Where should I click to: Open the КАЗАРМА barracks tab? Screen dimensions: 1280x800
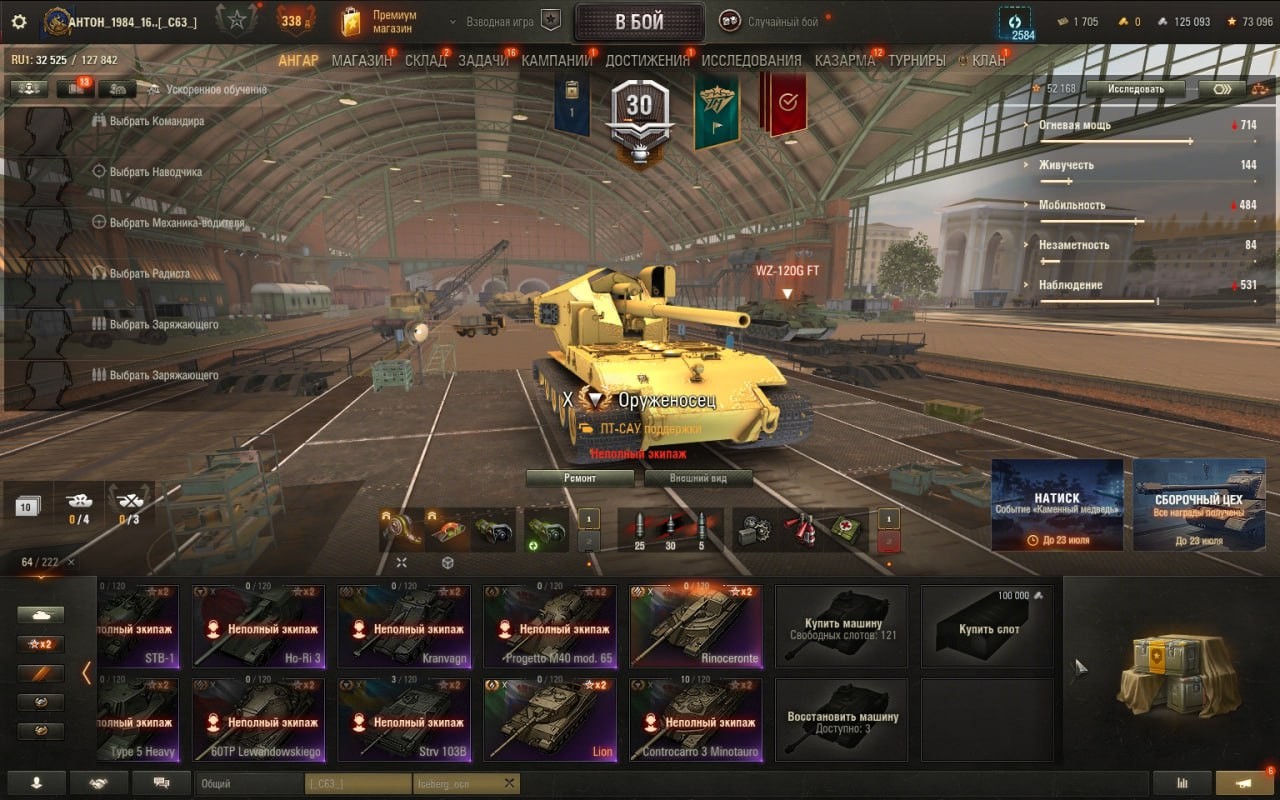[844, 60]
